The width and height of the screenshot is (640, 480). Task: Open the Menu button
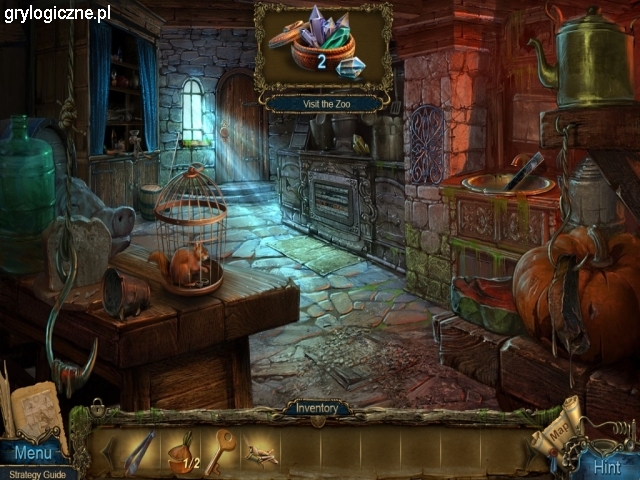click(31, 454)
